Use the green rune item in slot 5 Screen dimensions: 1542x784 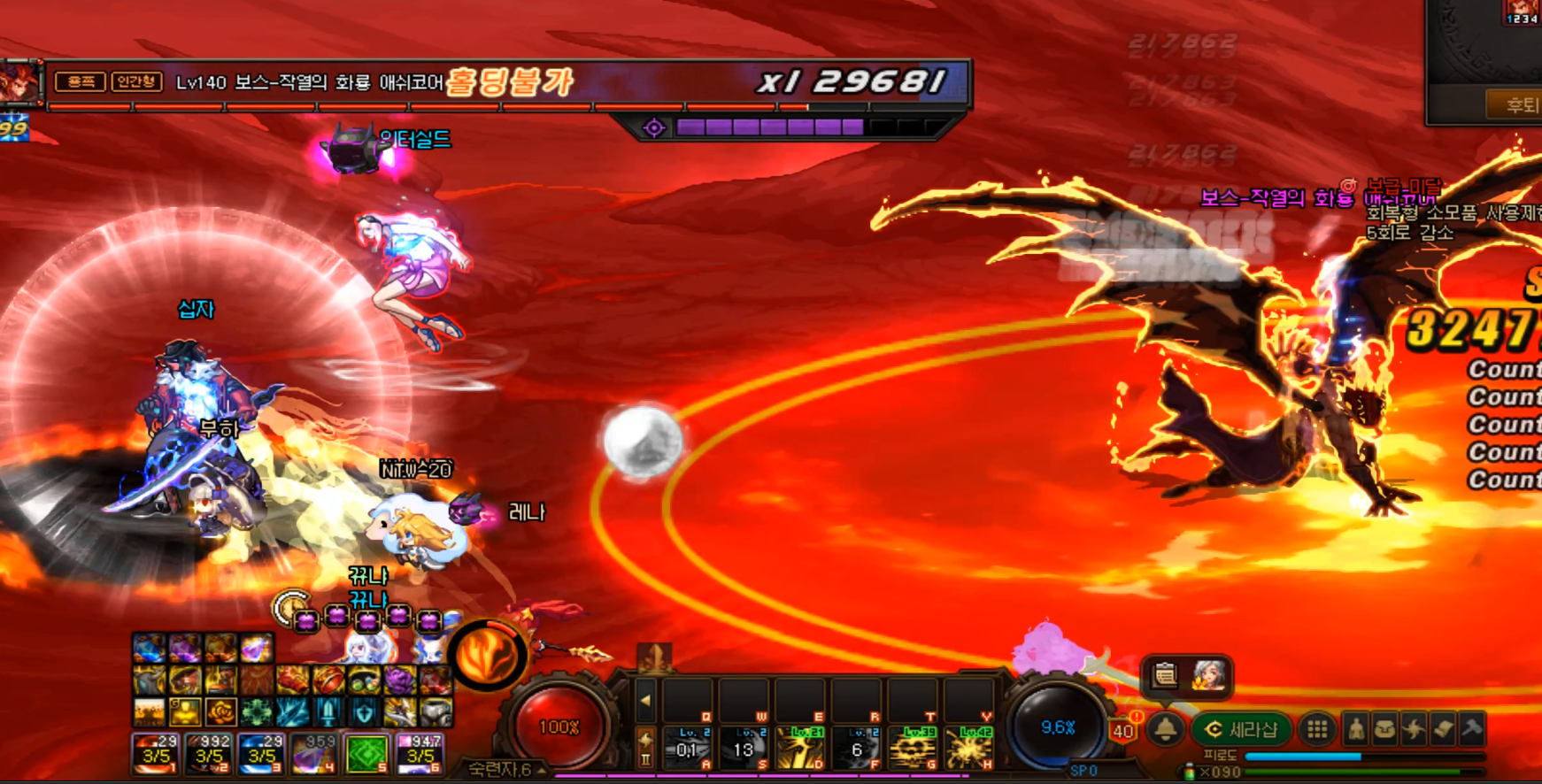pos(366,754)
